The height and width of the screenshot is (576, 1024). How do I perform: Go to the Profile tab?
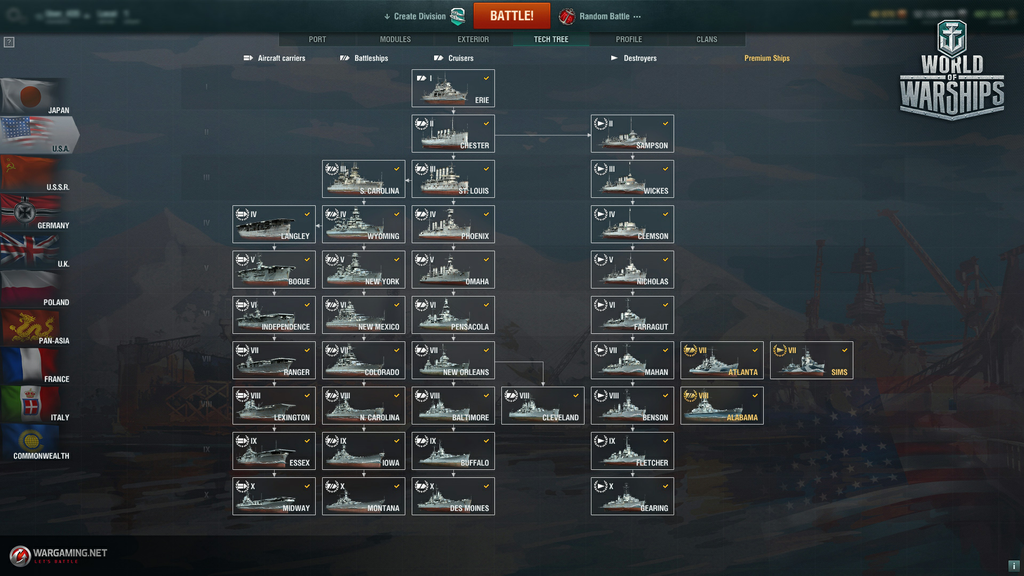[x=629, y=40]
